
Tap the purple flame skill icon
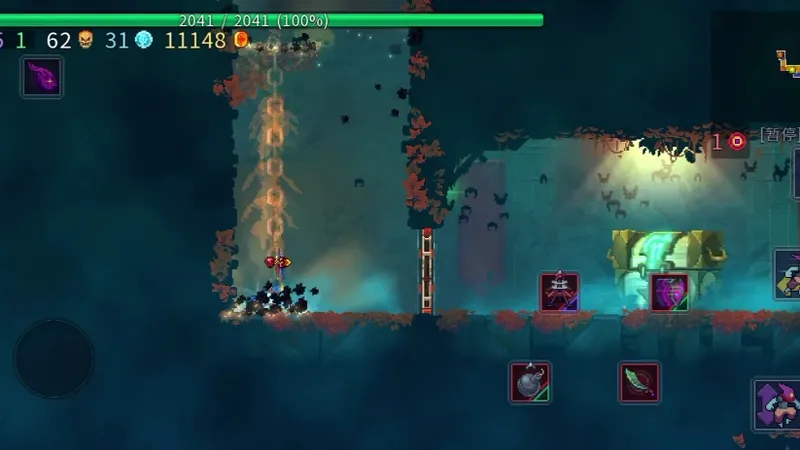click(x=42, y=77)
